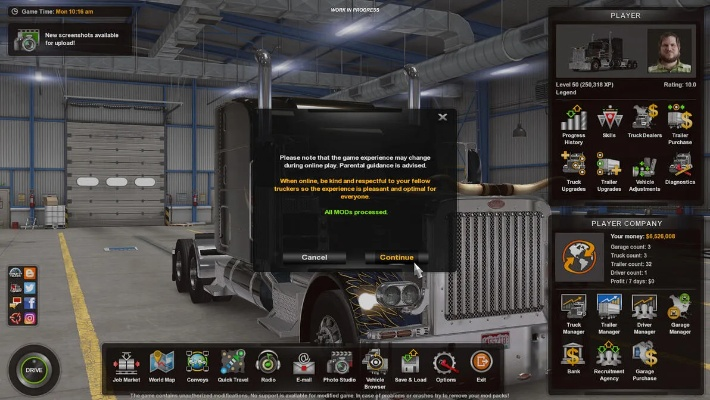View the Progress History
The image size is (710, 400).
[573, 124]
